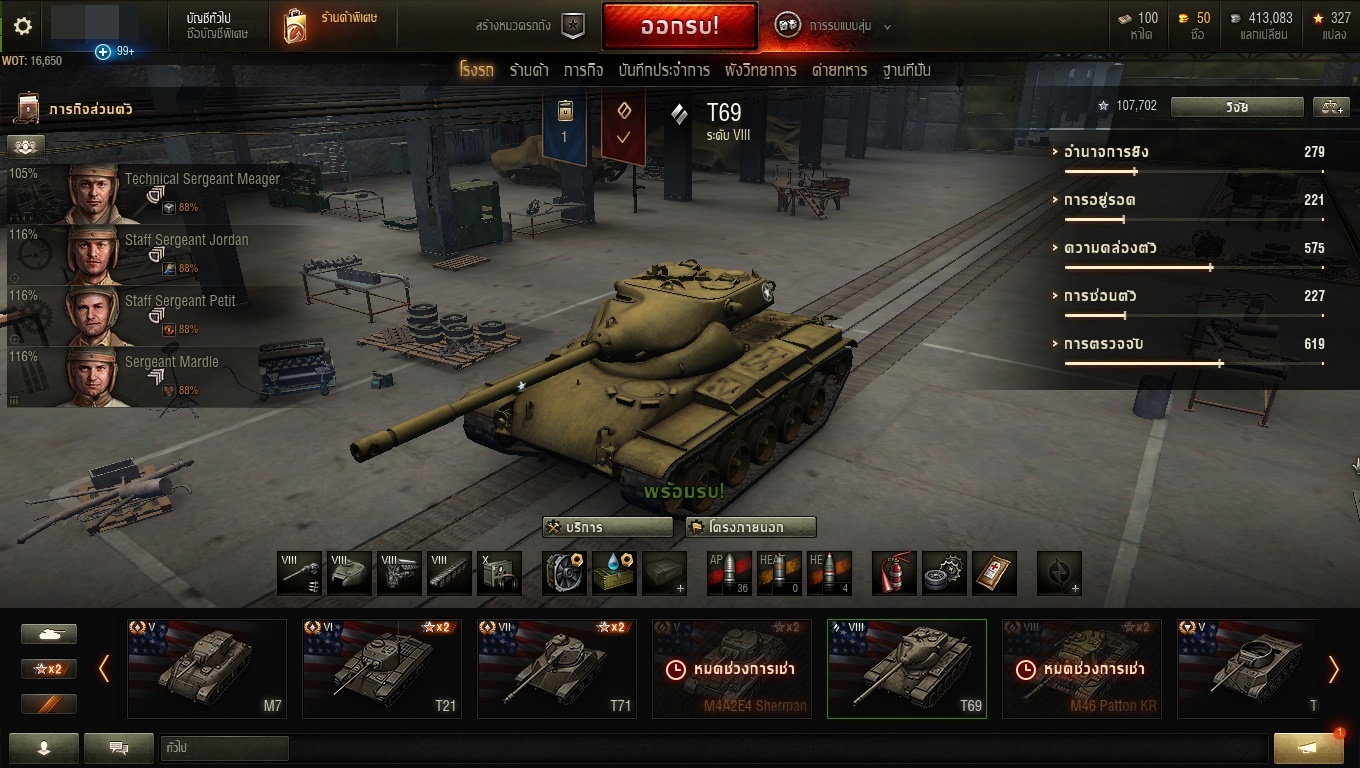The image size is (1360, 768).
Task: Open the settings gear menu
Action: pos(22,27)
